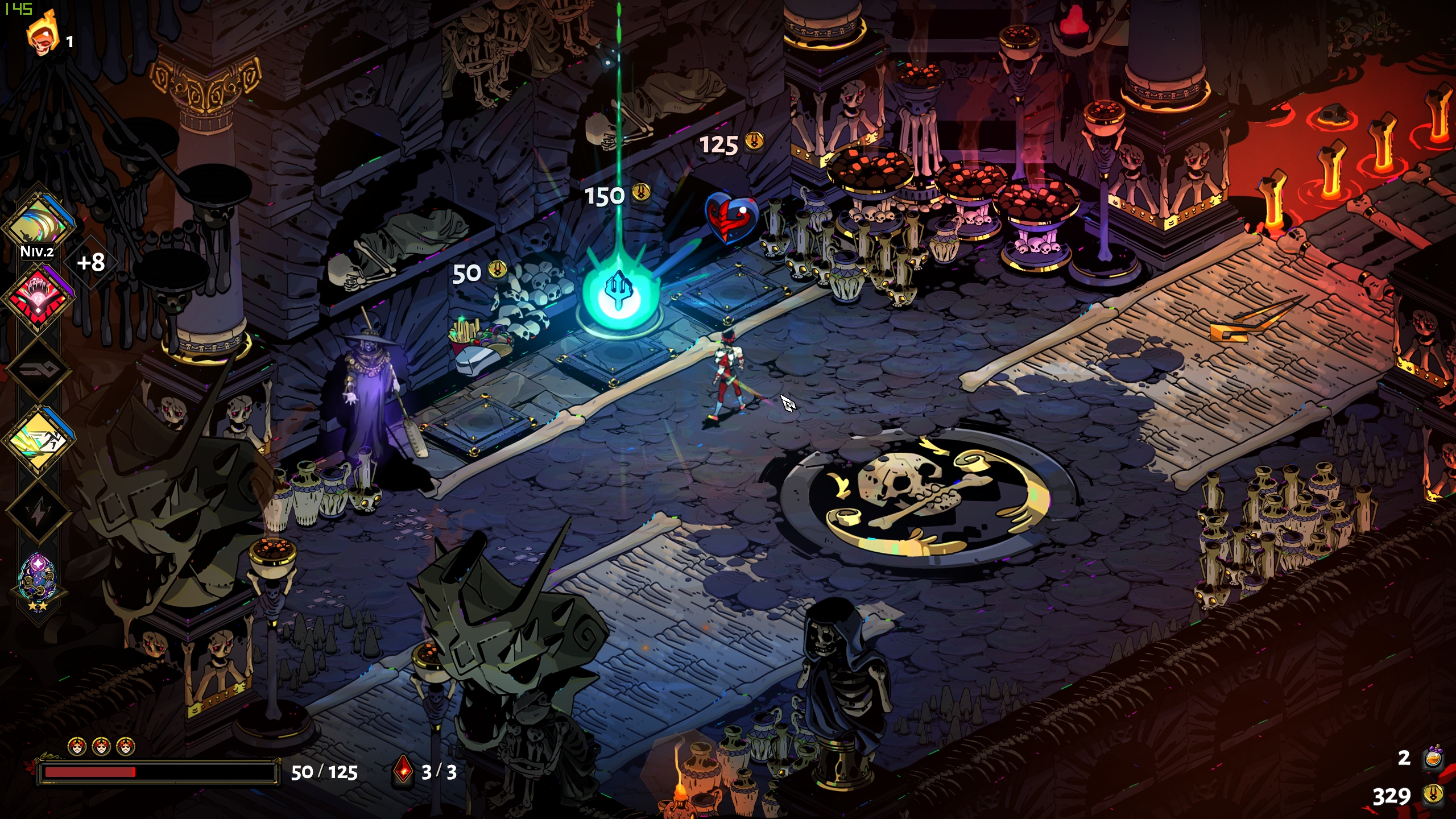Open the +8 additional boons indicator
The width and height of the screenshot is (1456, 819).
click(91, 262)
